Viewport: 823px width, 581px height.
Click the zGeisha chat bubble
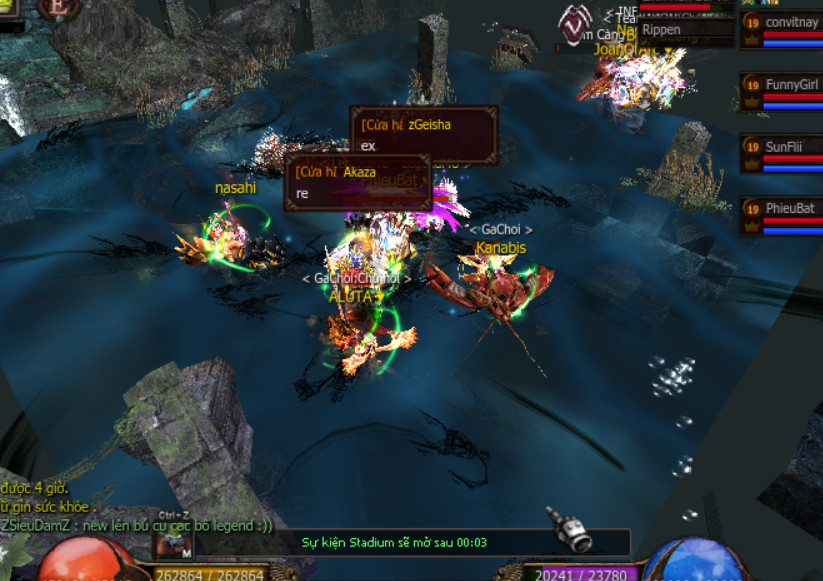point(423,135)
